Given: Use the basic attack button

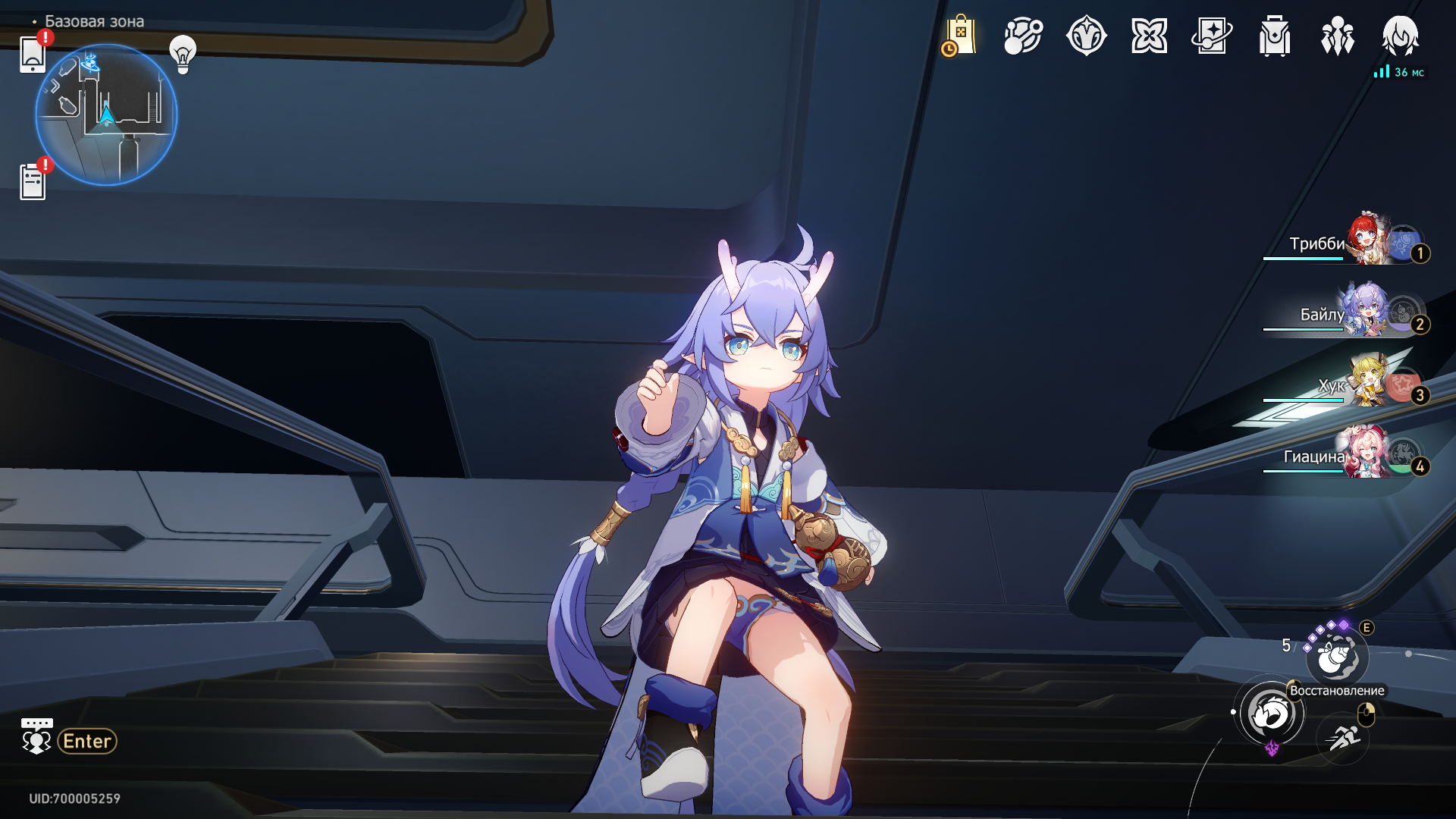Looking at the screenshot, I should point(1272,714).
